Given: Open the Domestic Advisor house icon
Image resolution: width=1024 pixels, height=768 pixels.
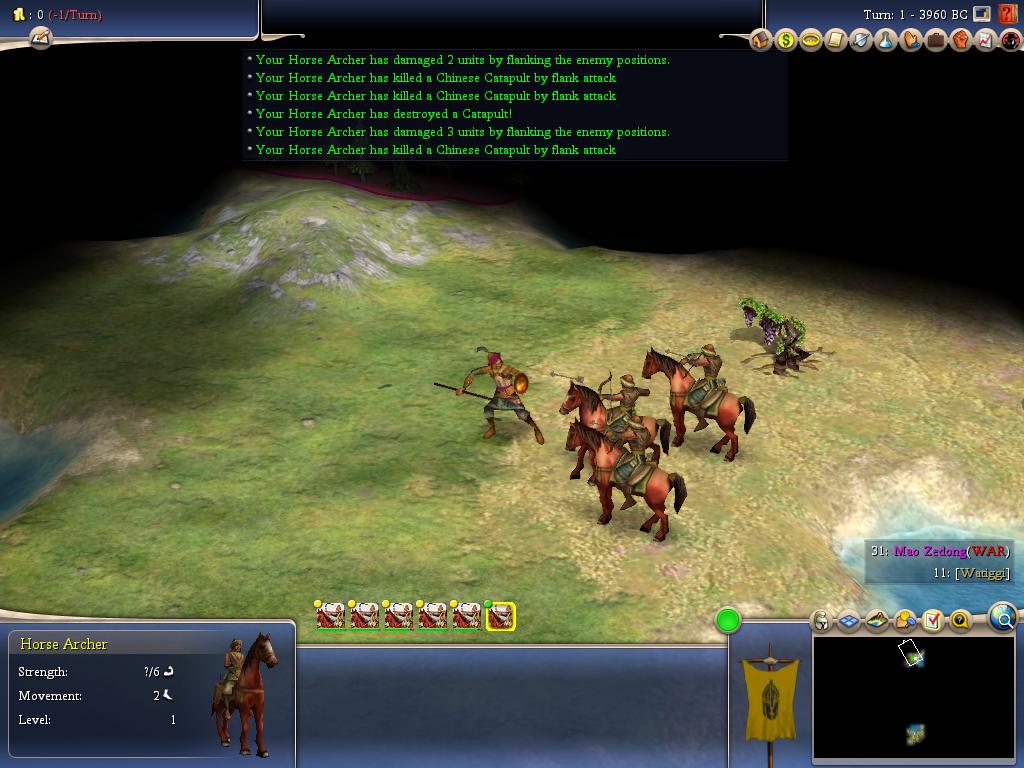Looking at the screenshot, I should pyautogui.click(x=761, y=40).
